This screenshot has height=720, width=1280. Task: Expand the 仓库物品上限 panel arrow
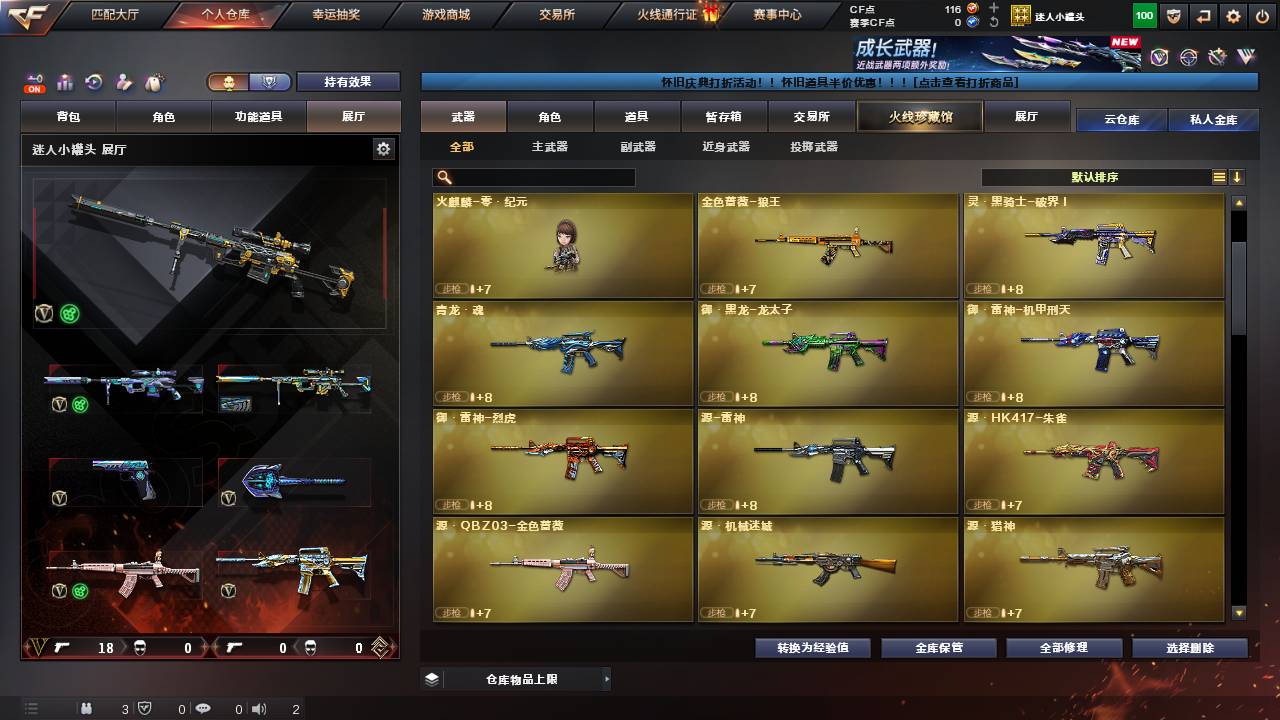[x=606, y=678]
